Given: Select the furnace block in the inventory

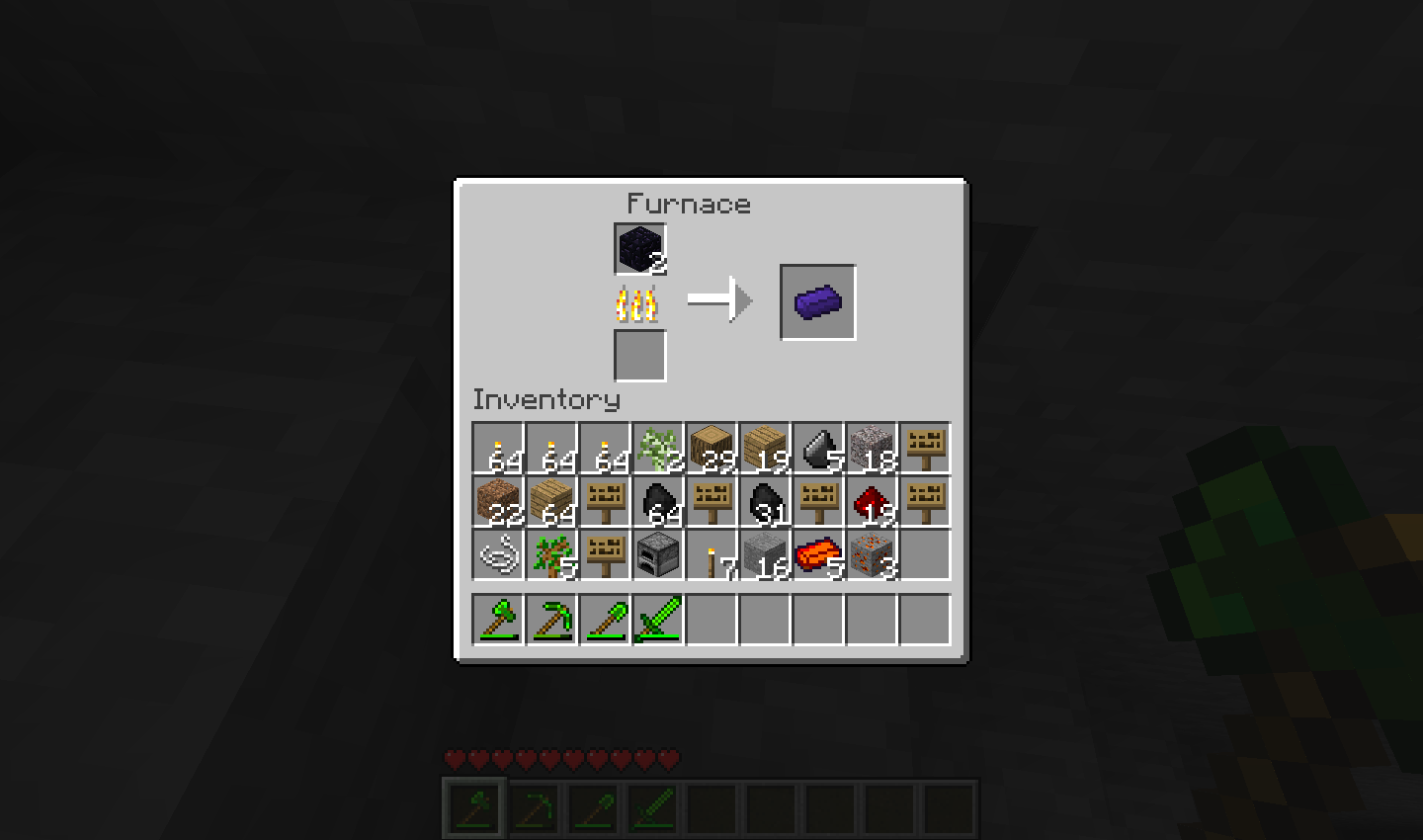Looking at the screenshot, I should tap(657, 555).
